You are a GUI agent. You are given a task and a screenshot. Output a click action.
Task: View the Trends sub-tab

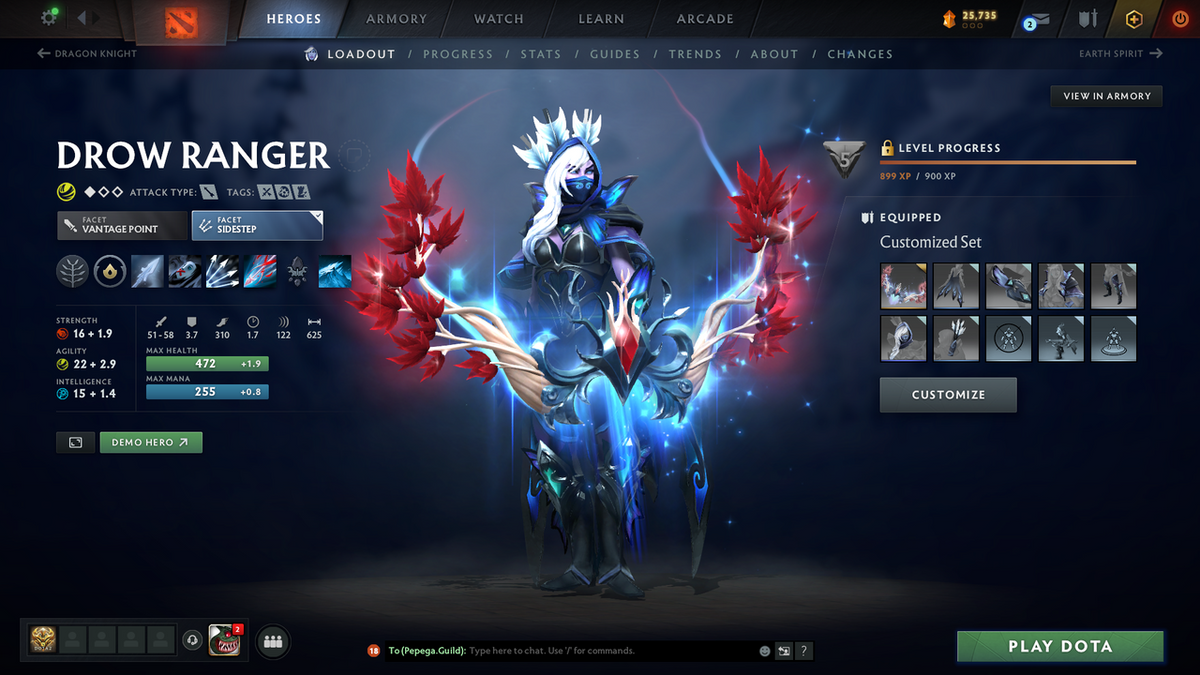[695, 54]
